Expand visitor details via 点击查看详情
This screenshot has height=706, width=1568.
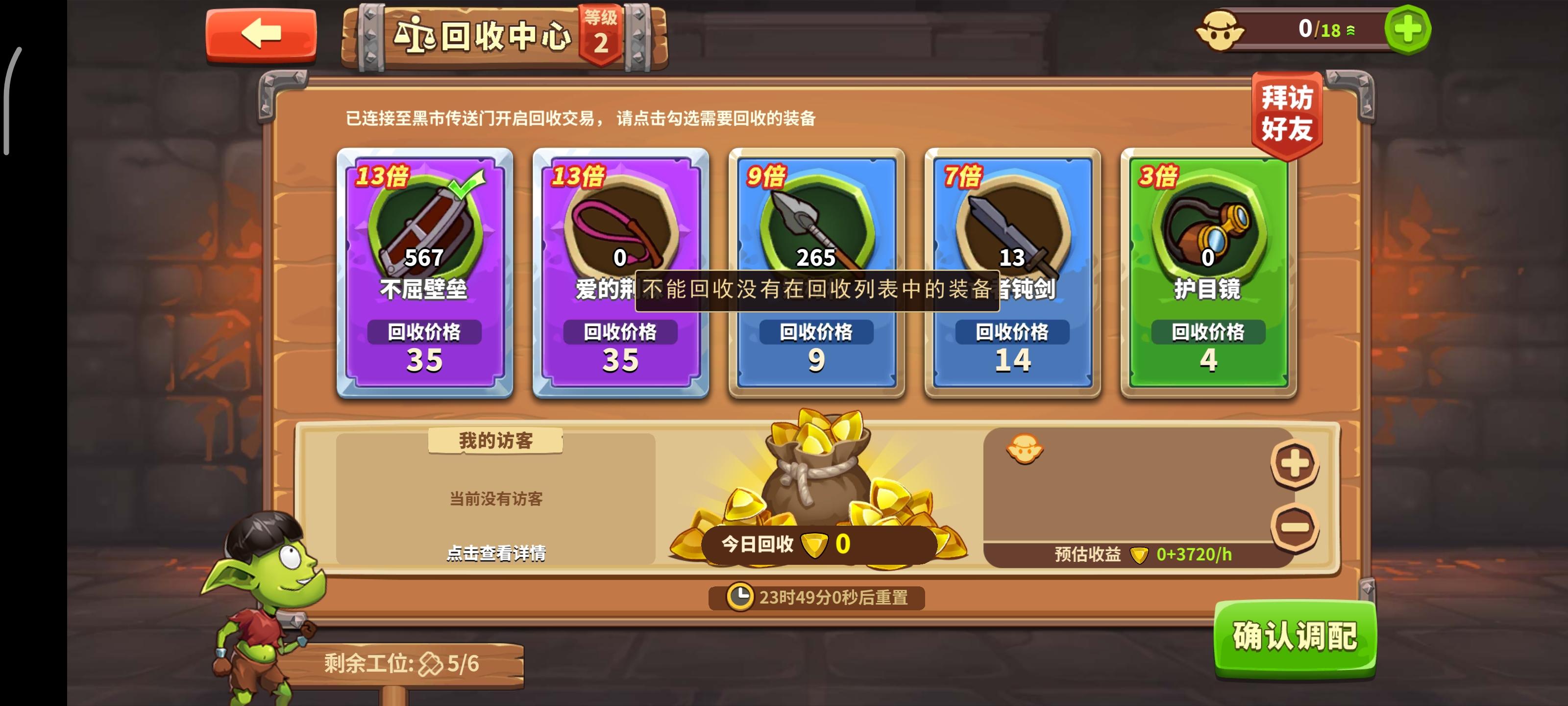pos(498,555)
